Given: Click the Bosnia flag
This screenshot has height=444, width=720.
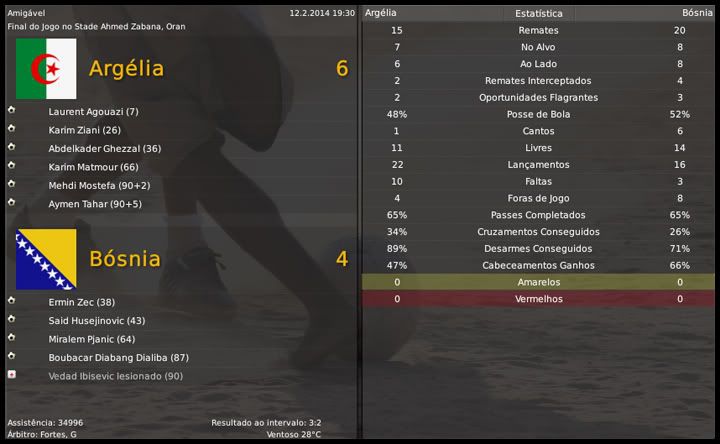Looking at the screenshot, I should click(x=46, y=259).
